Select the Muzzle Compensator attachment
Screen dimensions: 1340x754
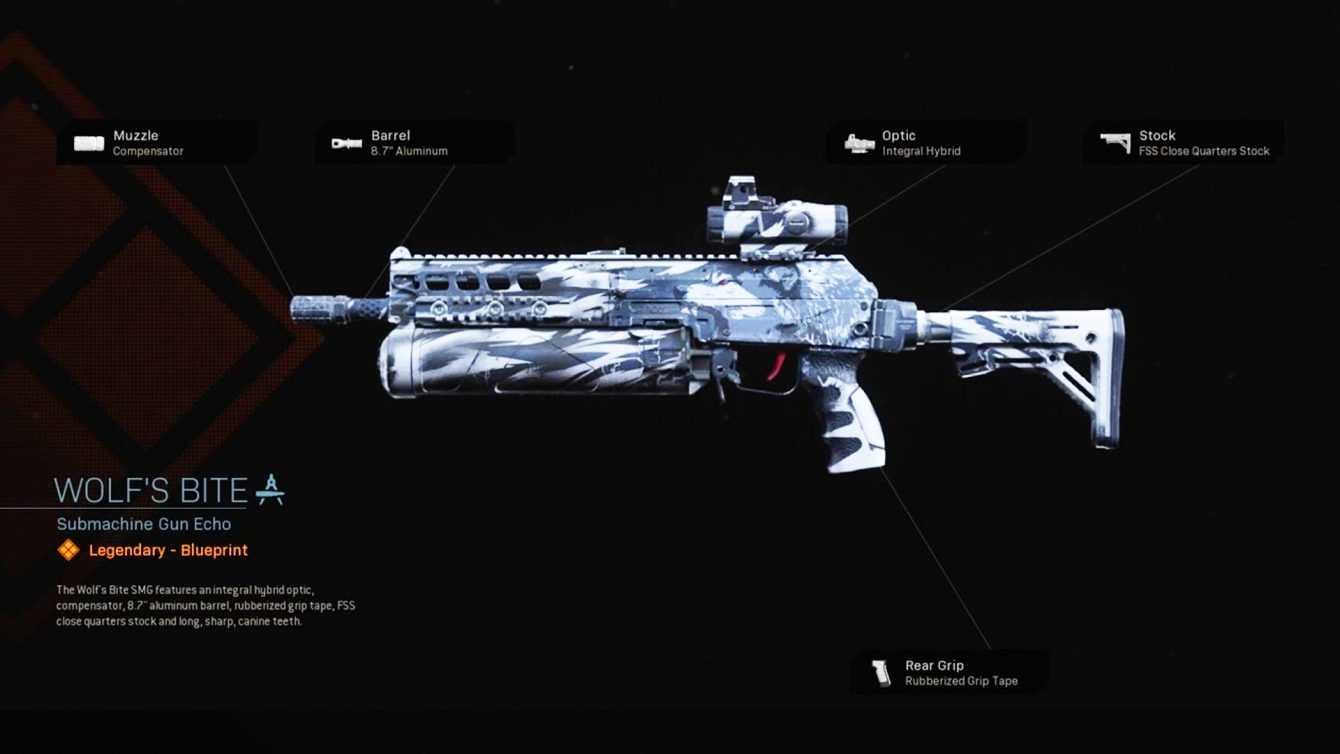pyautogui.click(x=155, y=143)
